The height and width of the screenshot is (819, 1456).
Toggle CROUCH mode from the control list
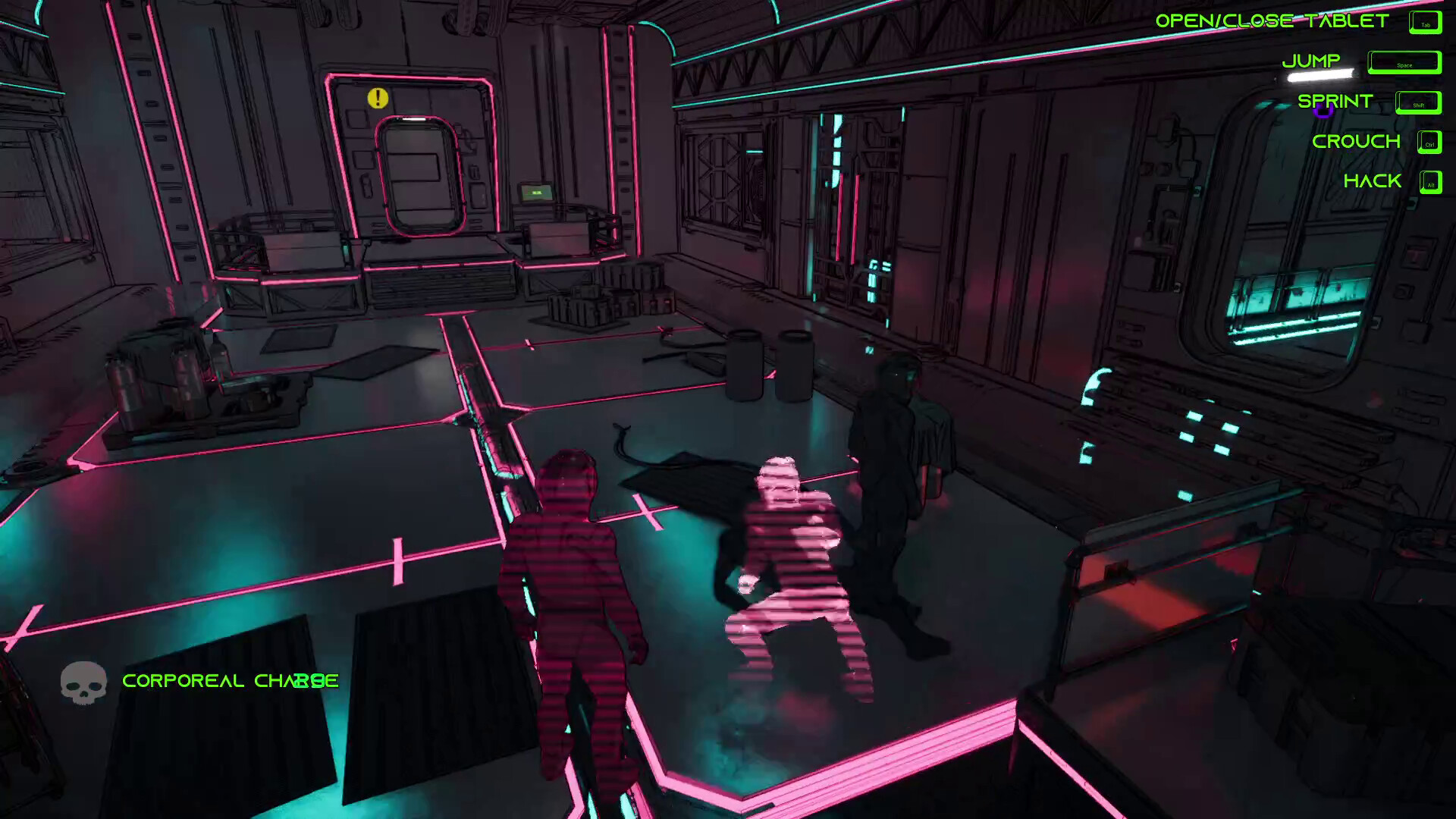tap(1356, 141)
